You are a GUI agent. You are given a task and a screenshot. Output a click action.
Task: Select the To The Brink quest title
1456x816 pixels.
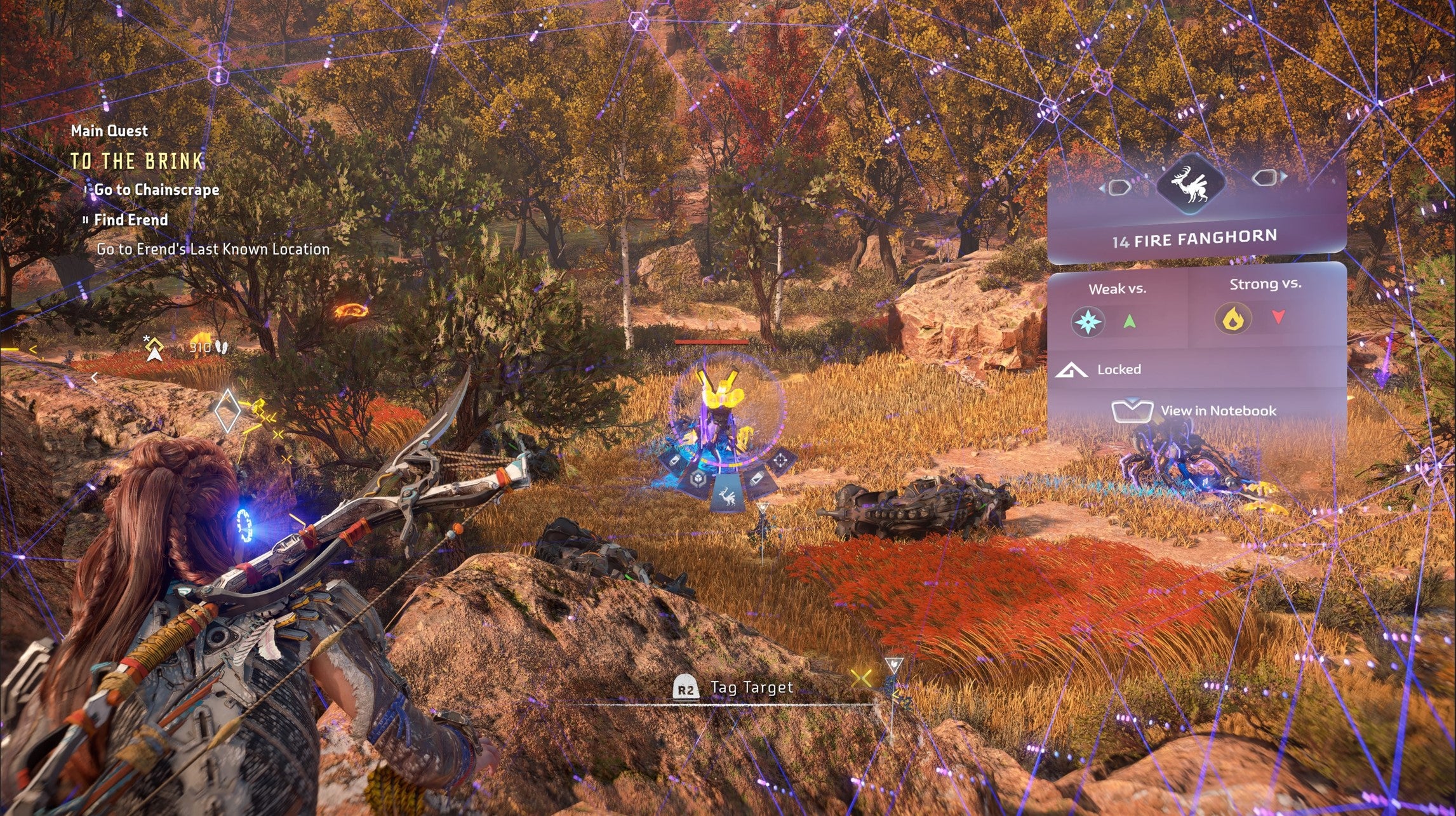pos(137,161)
